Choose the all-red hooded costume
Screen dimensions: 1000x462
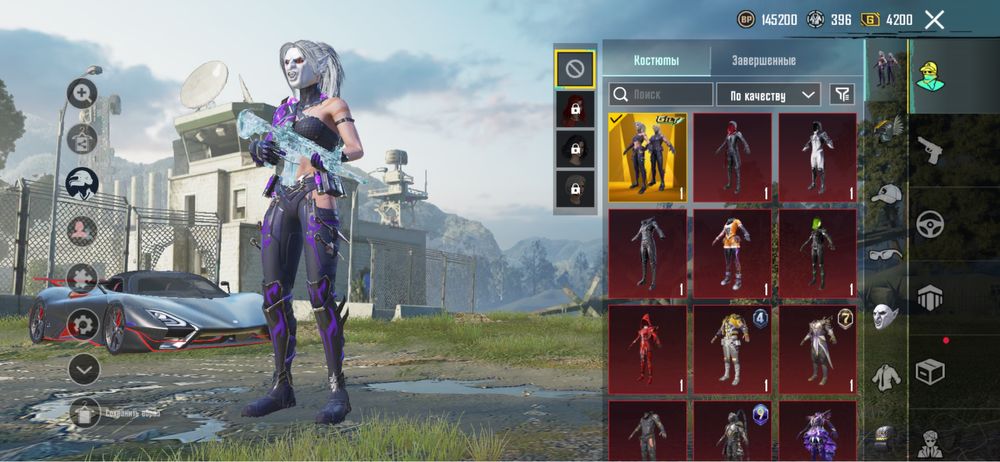(x=647, y=349)
